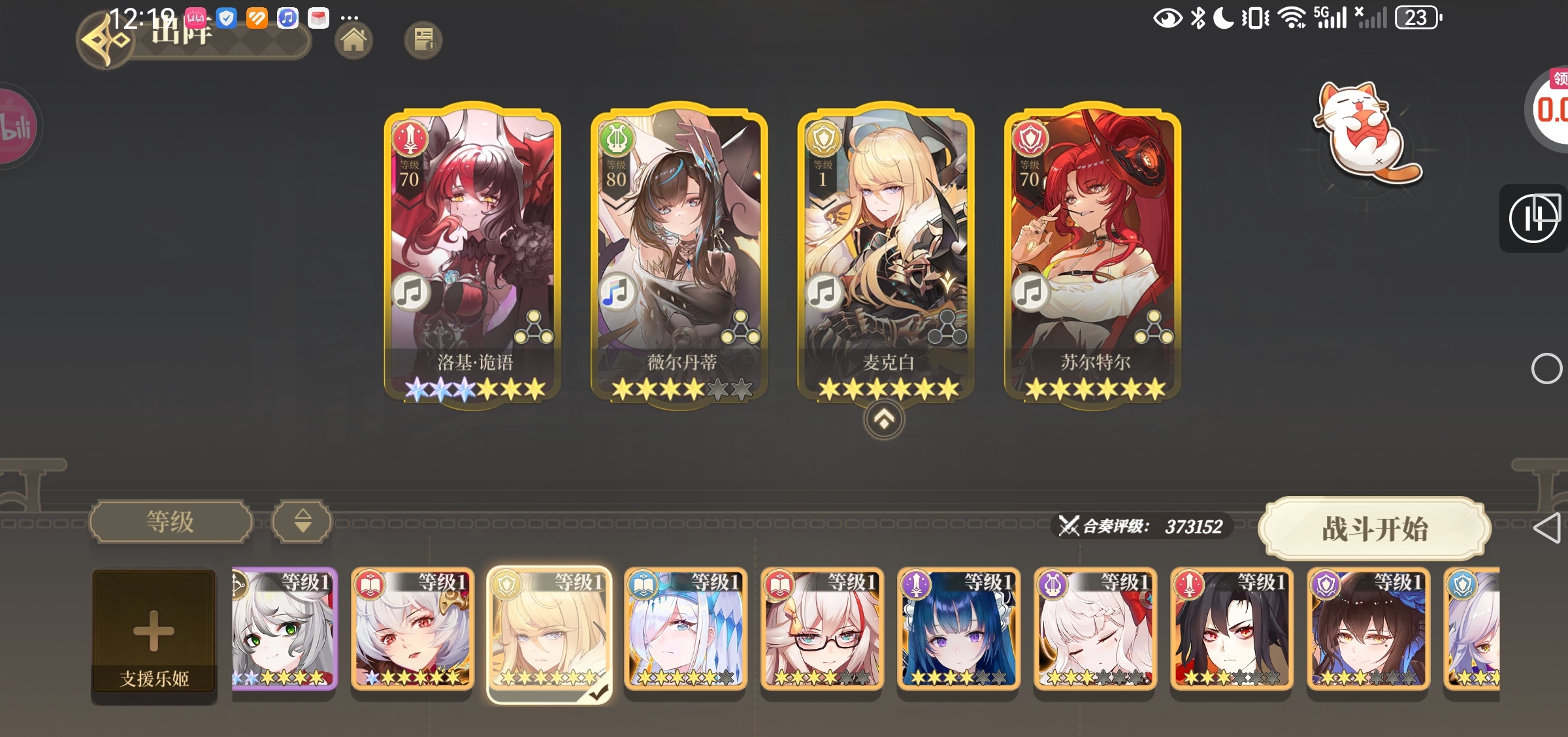The height and width of the screenshot is (737, 1568).
Task: Tap the music note on 薇尔丹蒂's card
Action: pos(615,292)
